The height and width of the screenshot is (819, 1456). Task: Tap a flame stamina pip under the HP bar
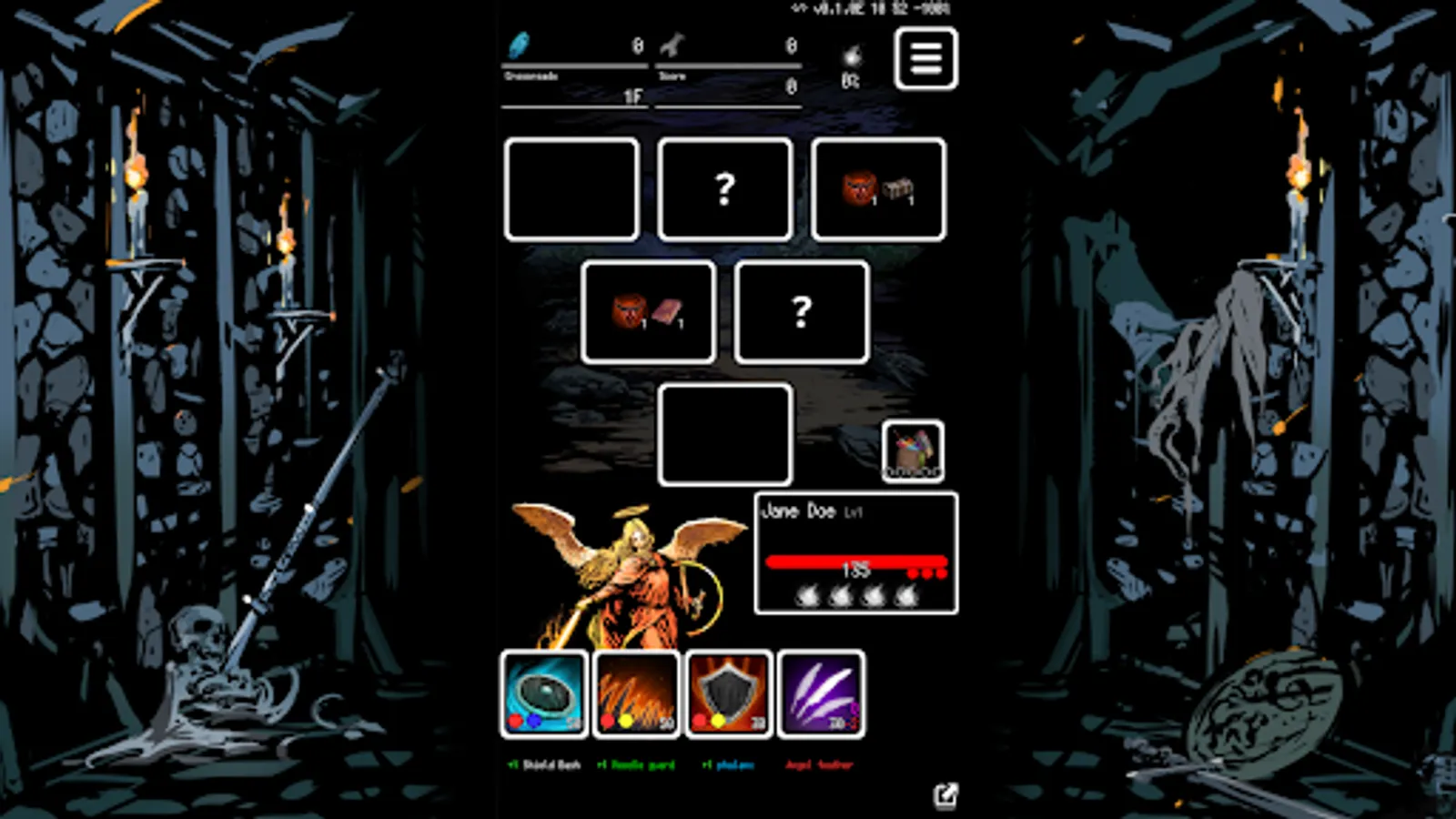coord(805,597)
